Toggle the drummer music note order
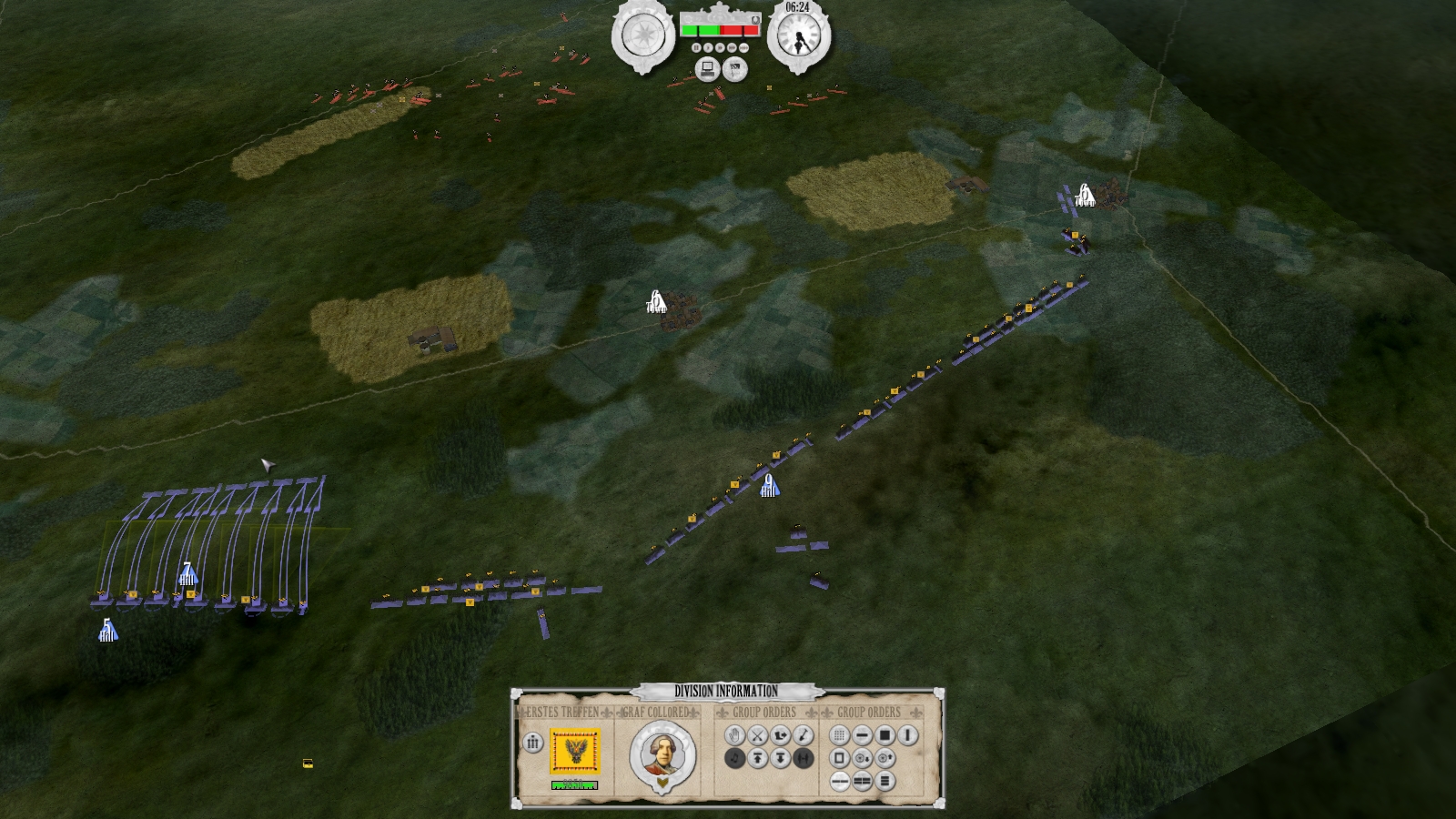This screenshot has height=819, width=1456. [734, 759]
